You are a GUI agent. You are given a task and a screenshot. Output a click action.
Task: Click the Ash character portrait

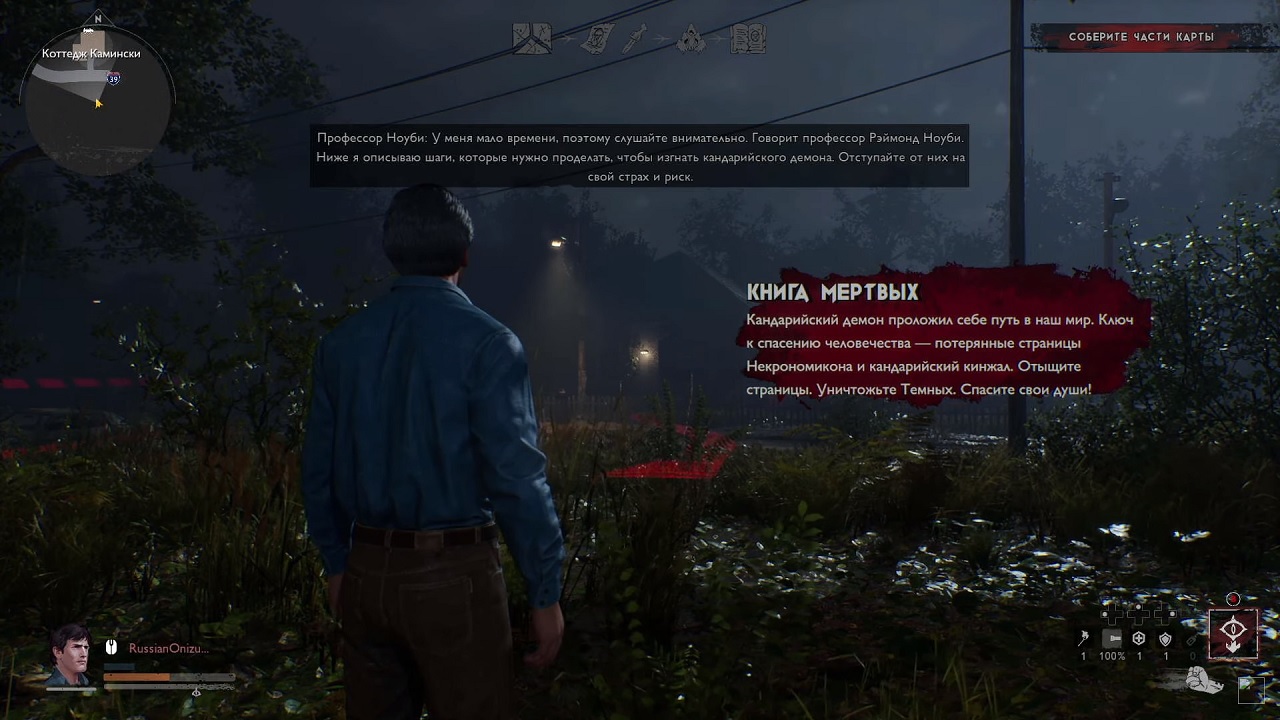tap(70, 655)
